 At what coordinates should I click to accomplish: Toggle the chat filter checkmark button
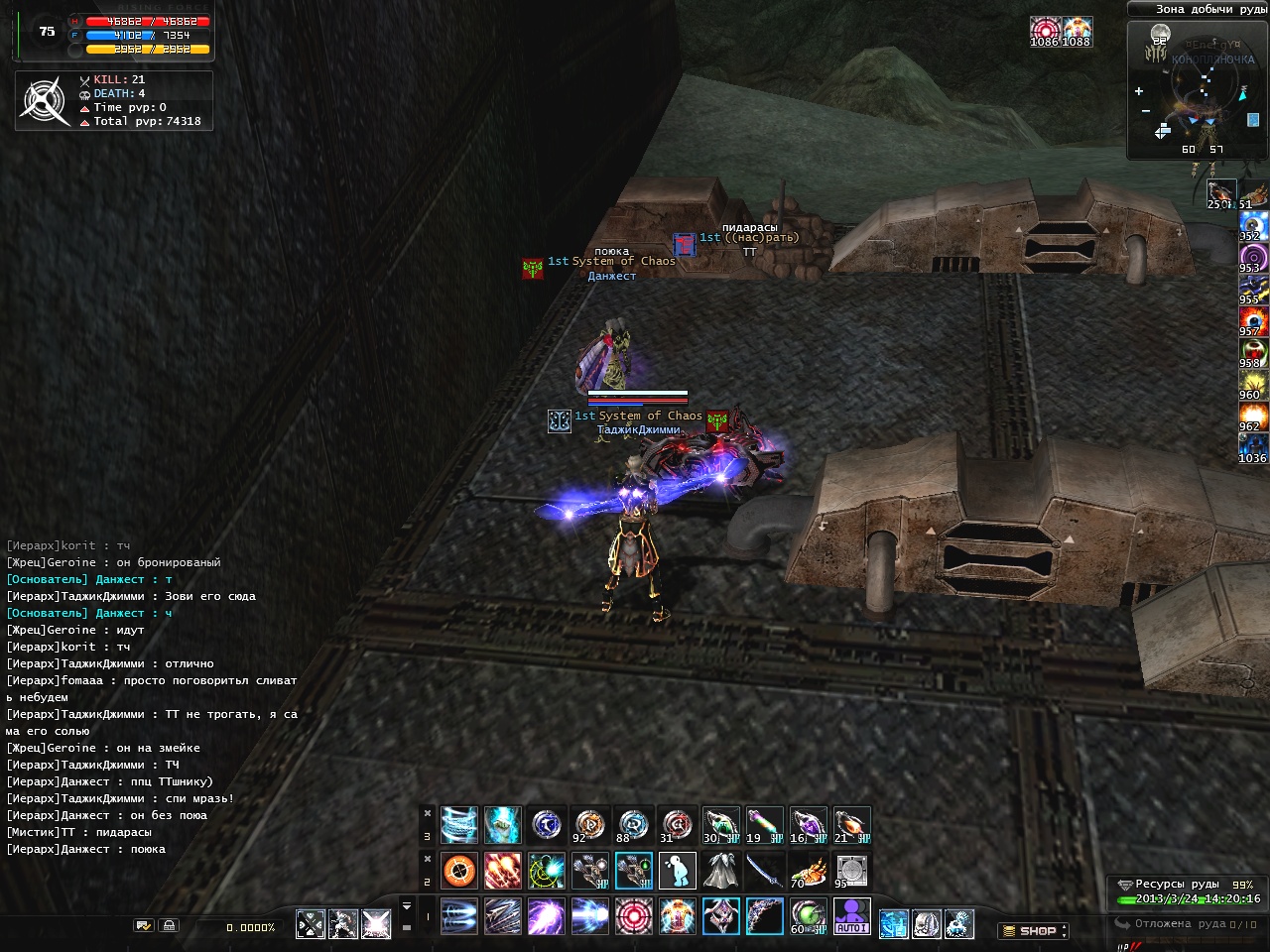click(x=144, y=925)
